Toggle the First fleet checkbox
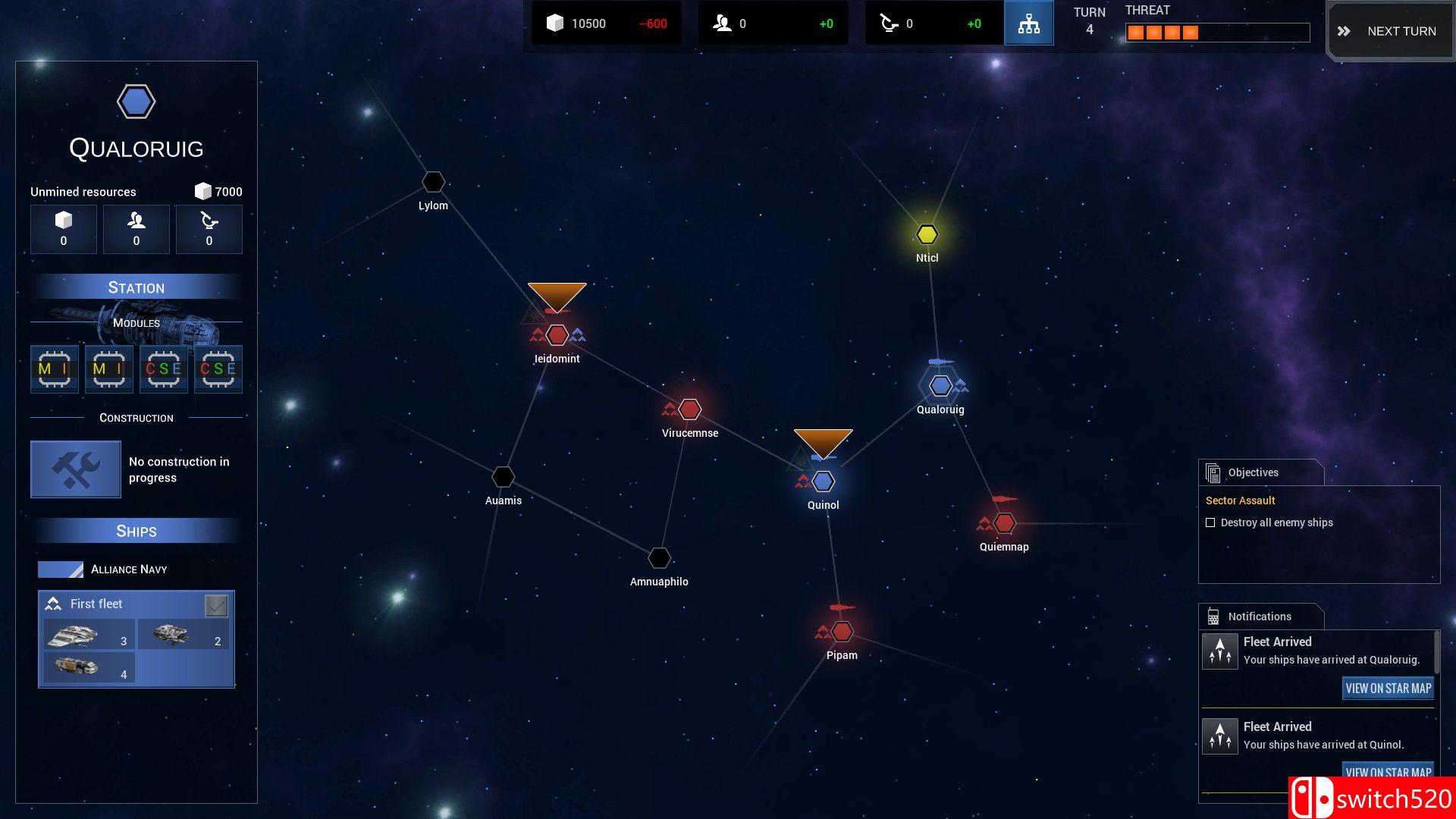This screenshot has height=819, width=1456. click(x=216, y=605)
